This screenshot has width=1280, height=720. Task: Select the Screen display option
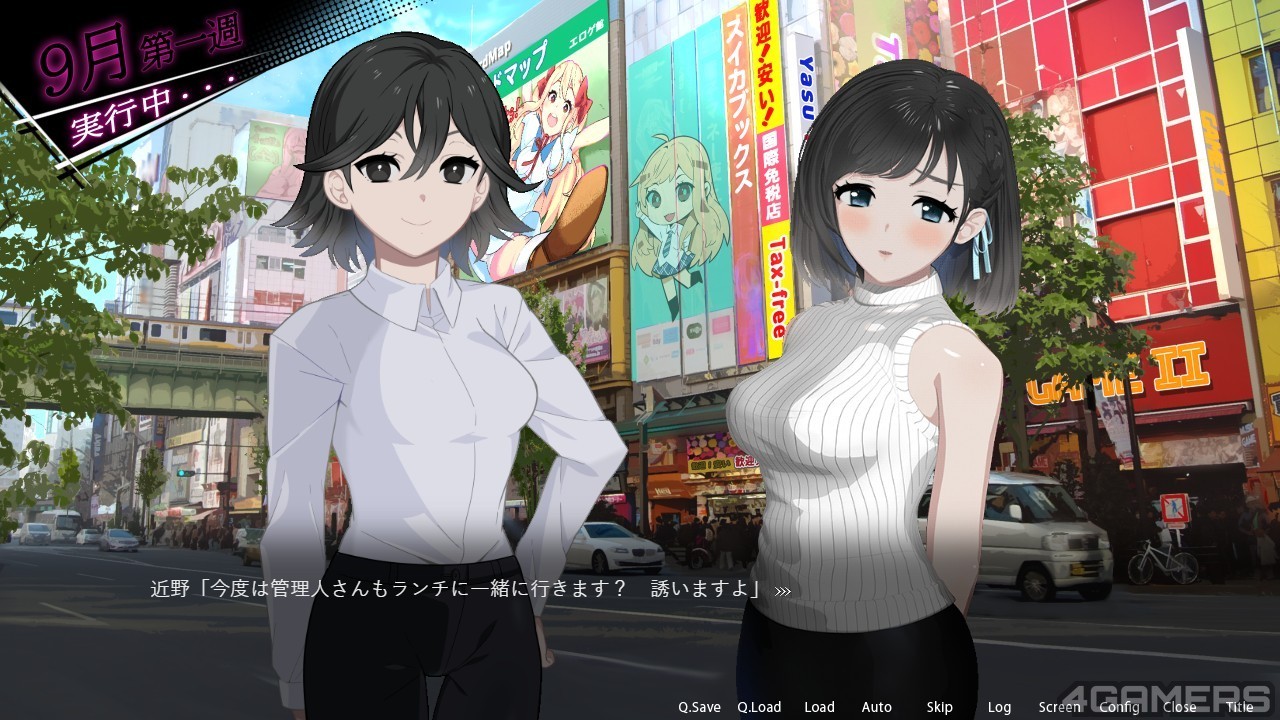[1059, 707]
